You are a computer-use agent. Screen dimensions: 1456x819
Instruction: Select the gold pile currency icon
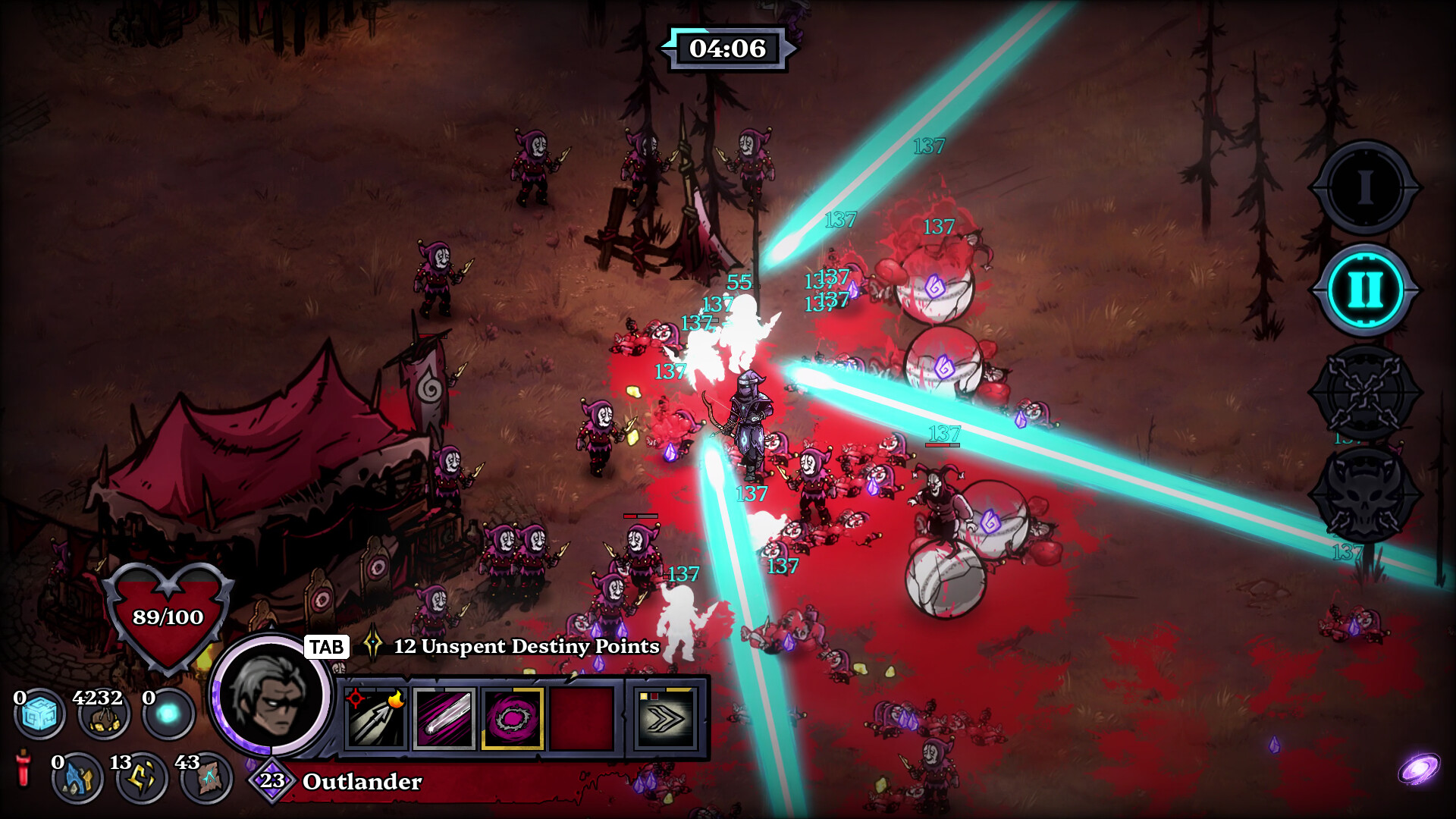coord(104,714)
